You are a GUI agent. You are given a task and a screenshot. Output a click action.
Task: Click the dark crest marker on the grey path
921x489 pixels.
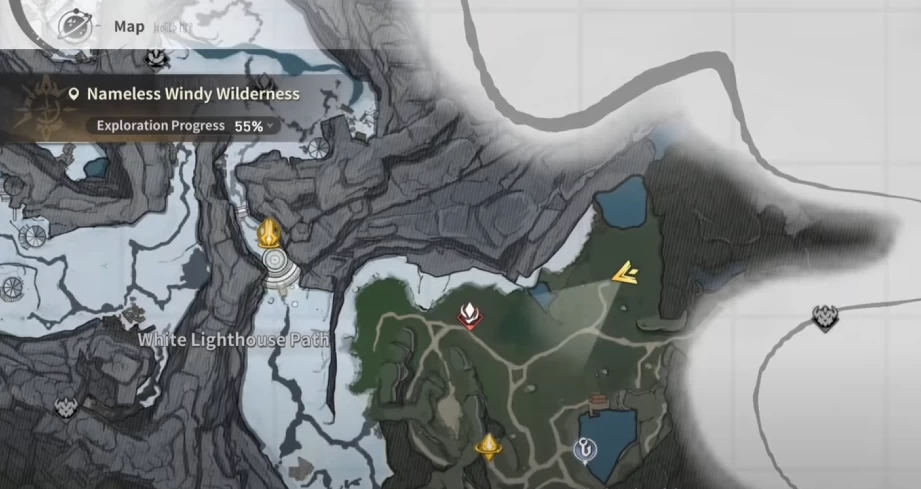[825, 318]
